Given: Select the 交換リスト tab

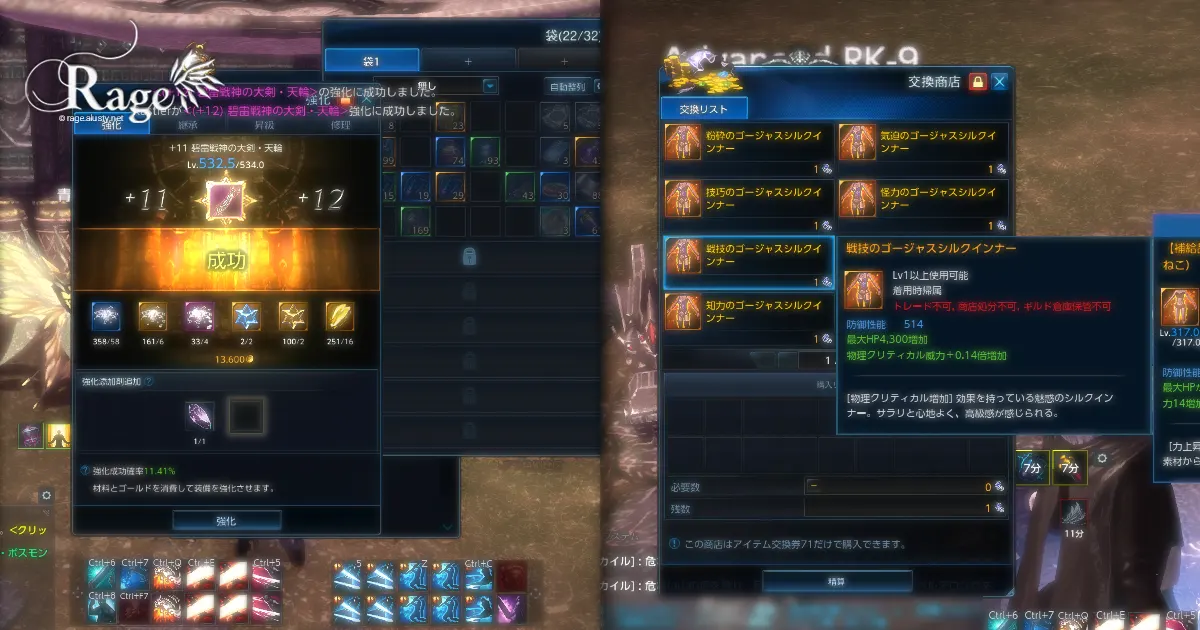Looking at the screenshot, I should click(703, 109).
